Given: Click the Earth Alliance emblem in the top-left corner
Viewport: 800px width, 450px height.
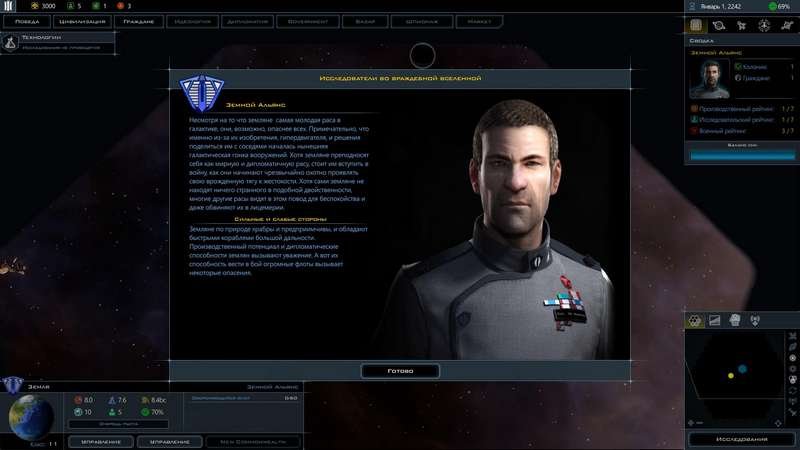Looking at the screenshot, I should [x=9, y=6].
